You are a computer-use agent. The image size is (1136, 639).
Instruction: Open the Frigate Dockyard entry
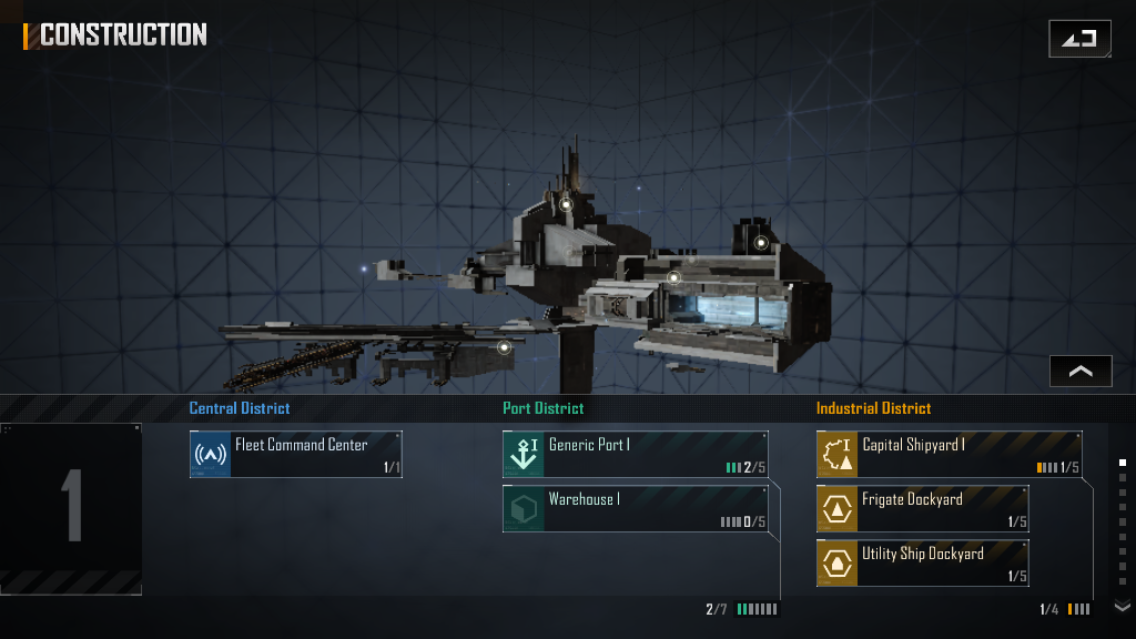[x=922, y=508]
